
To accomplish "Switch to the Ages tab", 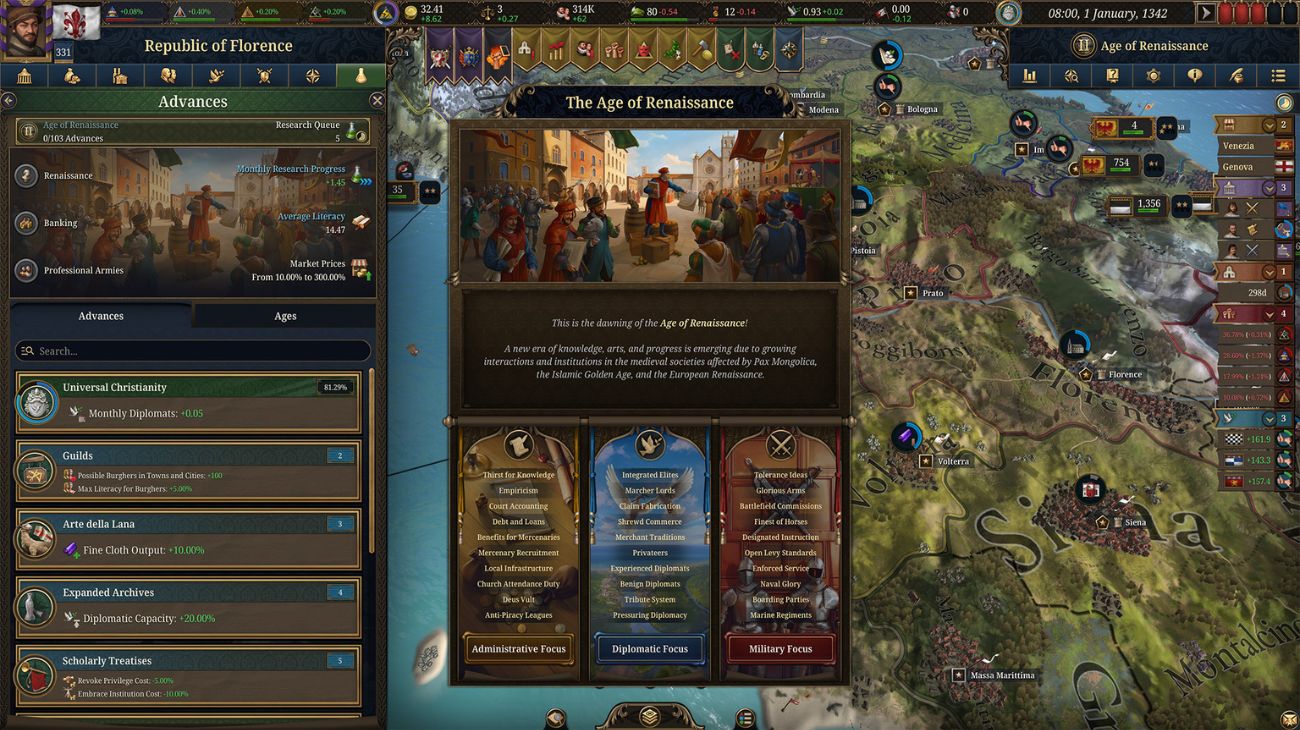I will 284,315.
